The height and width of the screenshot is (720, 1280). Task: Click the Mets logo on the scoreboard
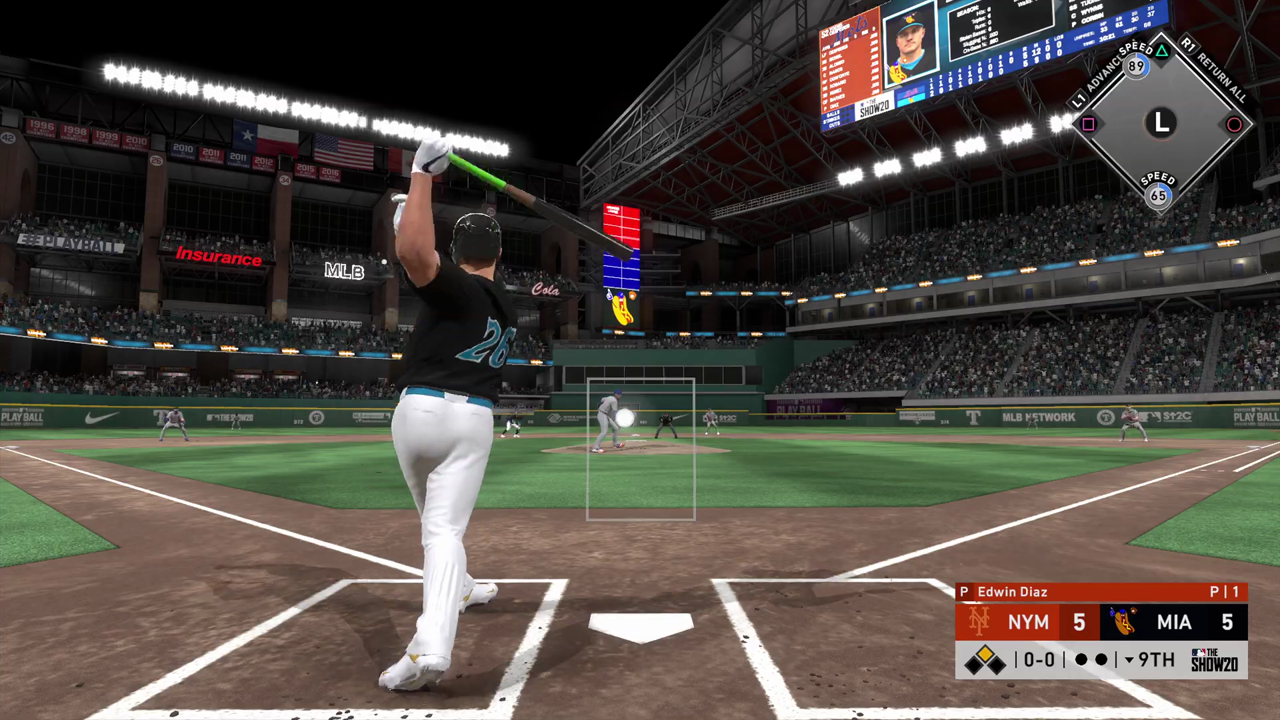978,620
